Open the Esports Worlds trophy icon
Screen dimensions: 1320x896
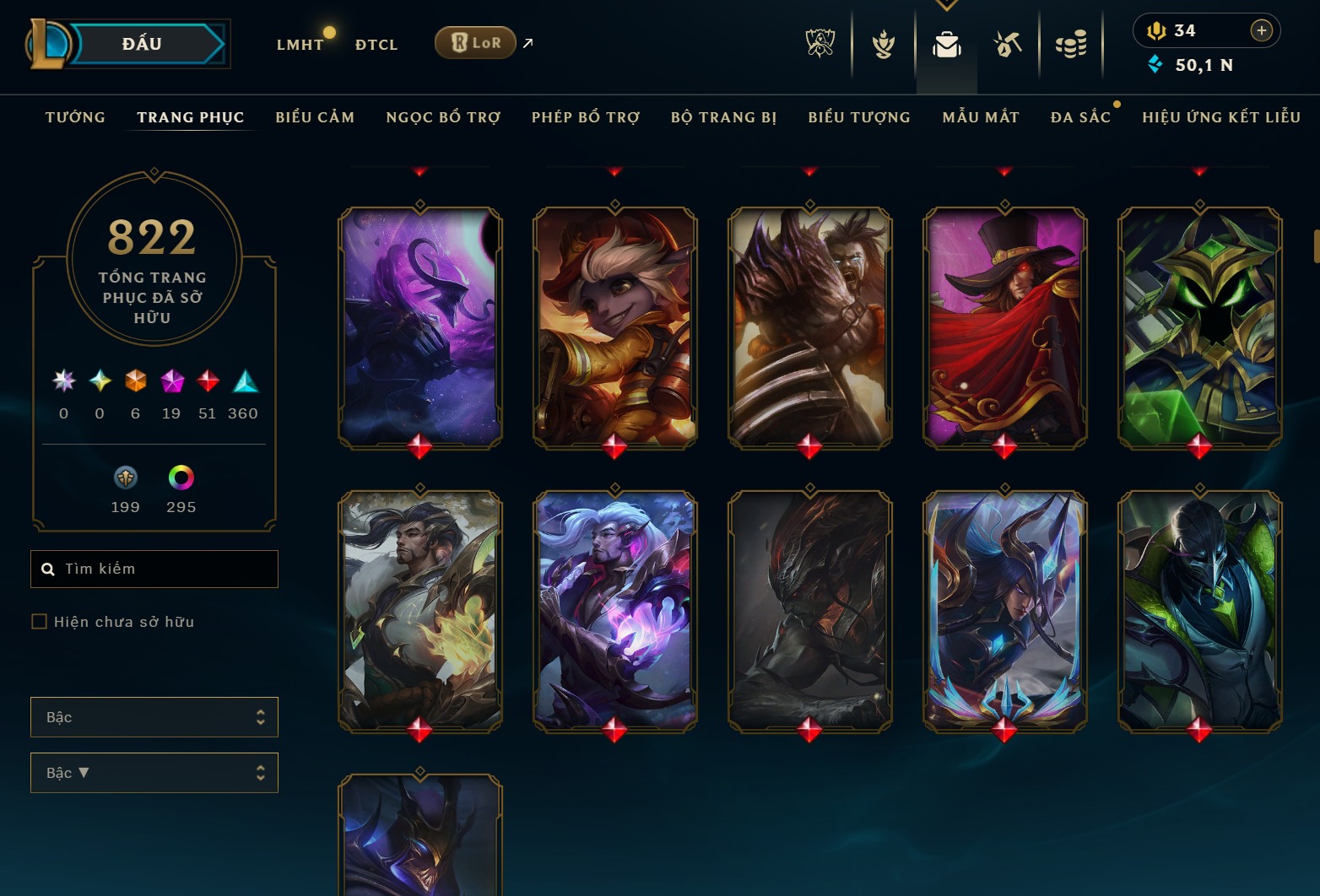point(820,44)
